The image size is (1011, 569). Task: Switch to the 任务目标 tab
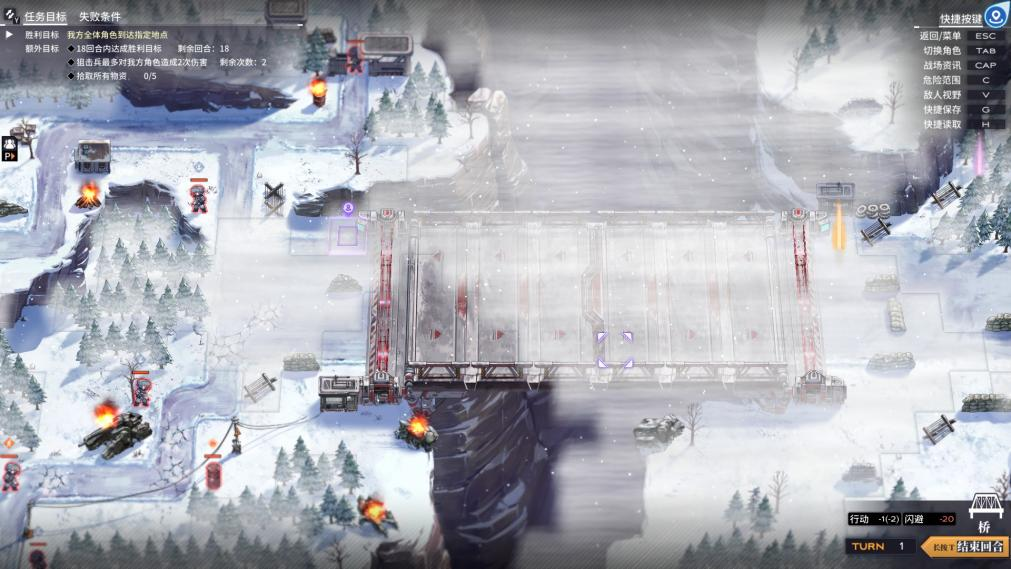click(x=45, y=17)
